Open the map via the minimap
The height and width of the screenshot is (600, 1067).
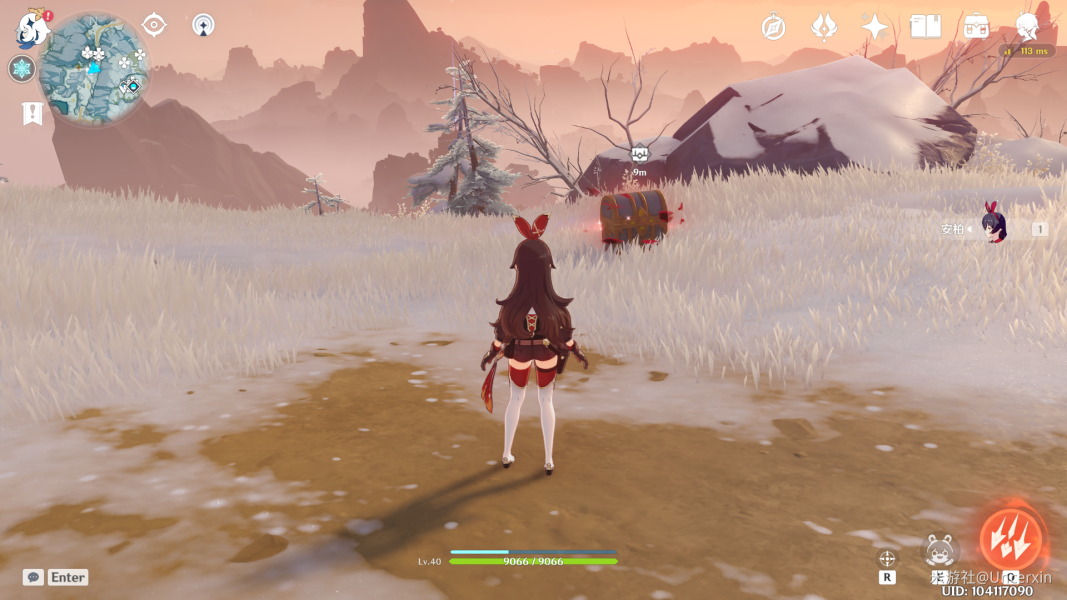(94, 68)
